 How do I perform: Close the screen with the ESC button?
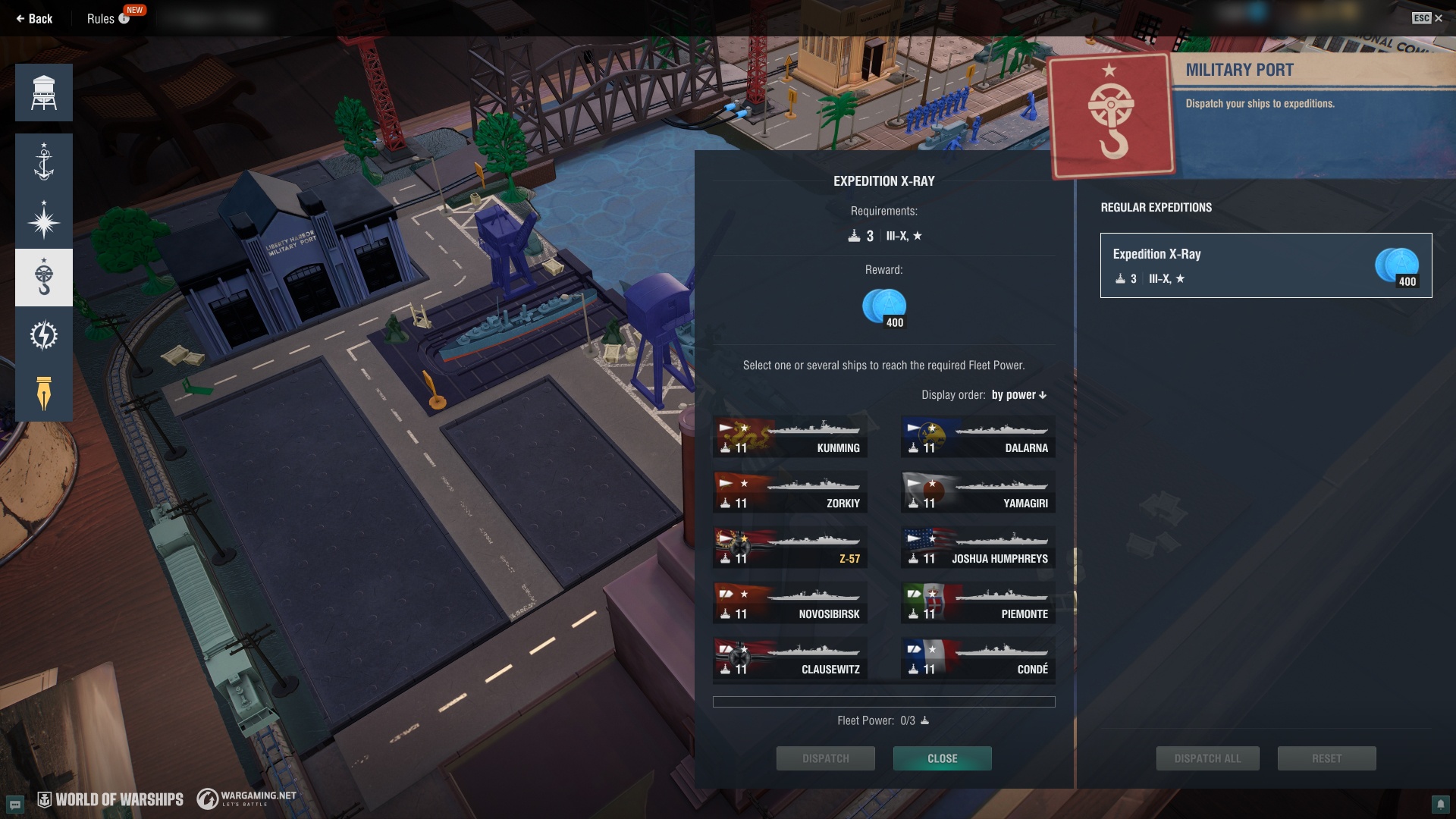coord(1427,18)
